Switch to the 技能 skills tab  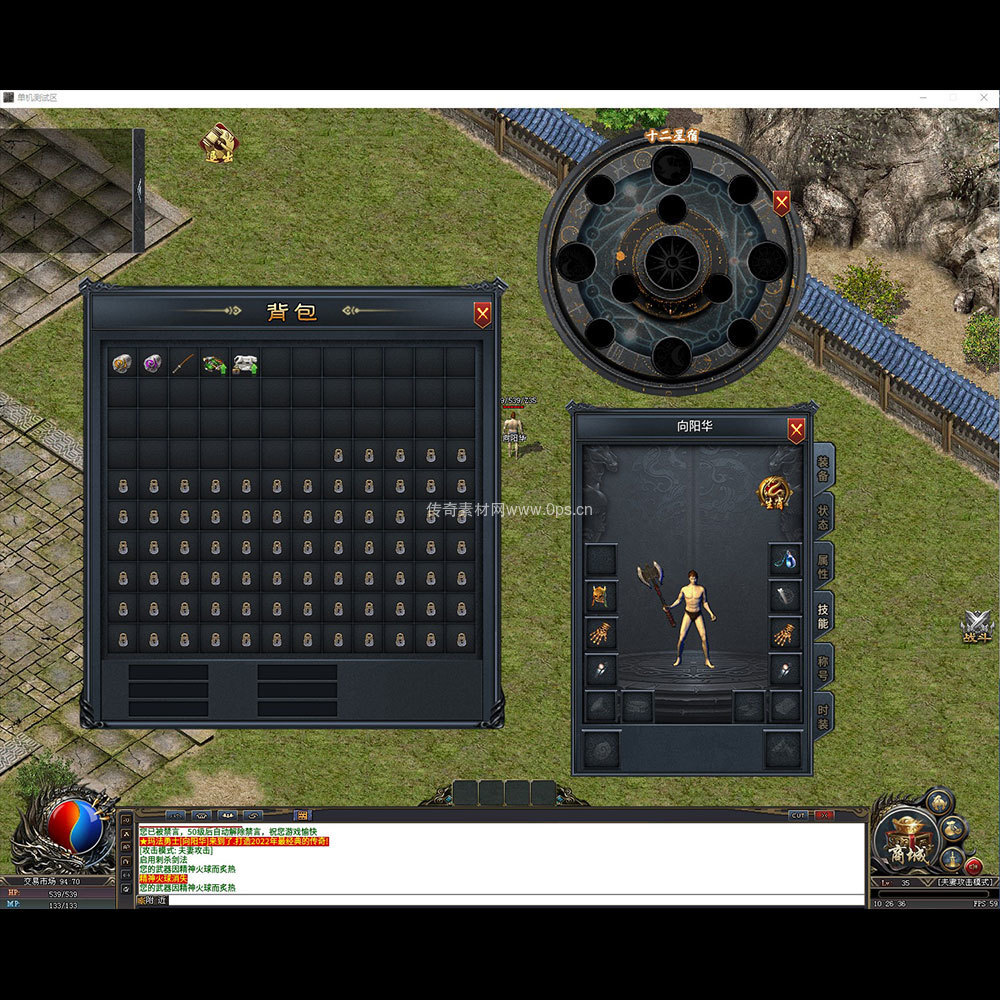click(823, 615)
